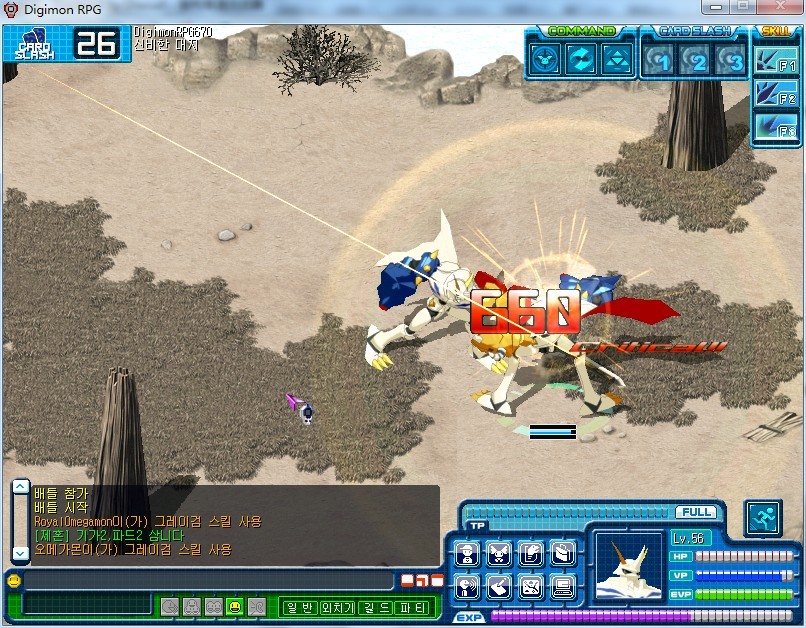Switch chat to the 일반 channel

299,606
